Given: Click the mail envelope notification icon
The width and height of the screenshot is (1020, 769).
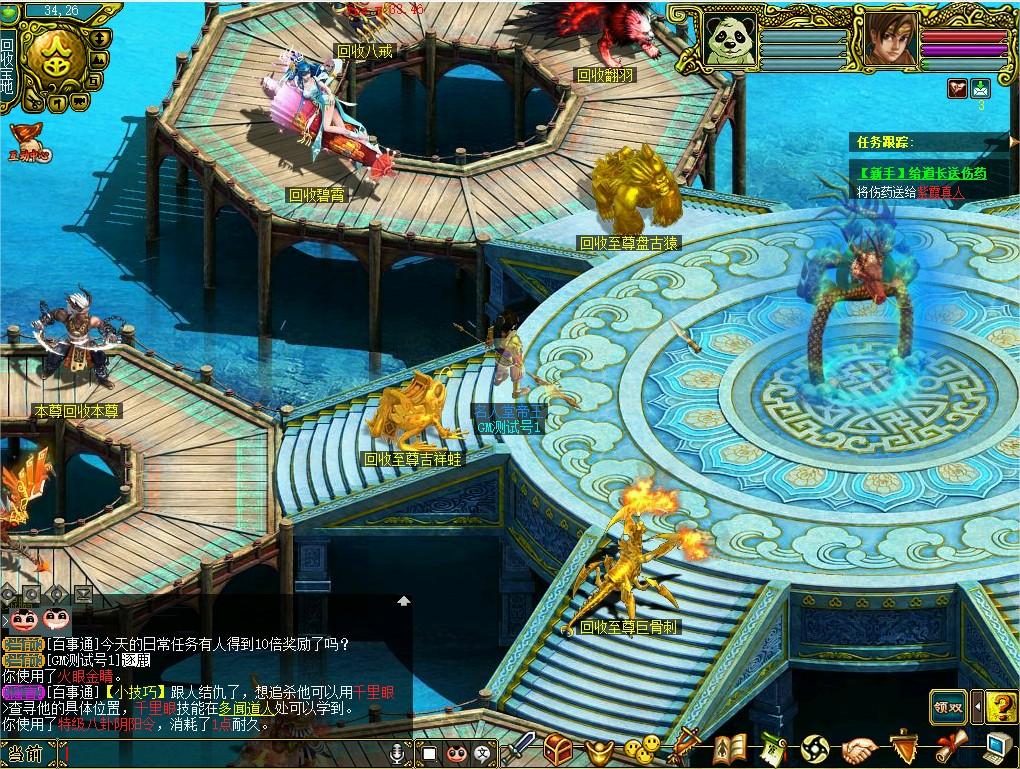Looking at the screenshot, I should pos(981,88).
